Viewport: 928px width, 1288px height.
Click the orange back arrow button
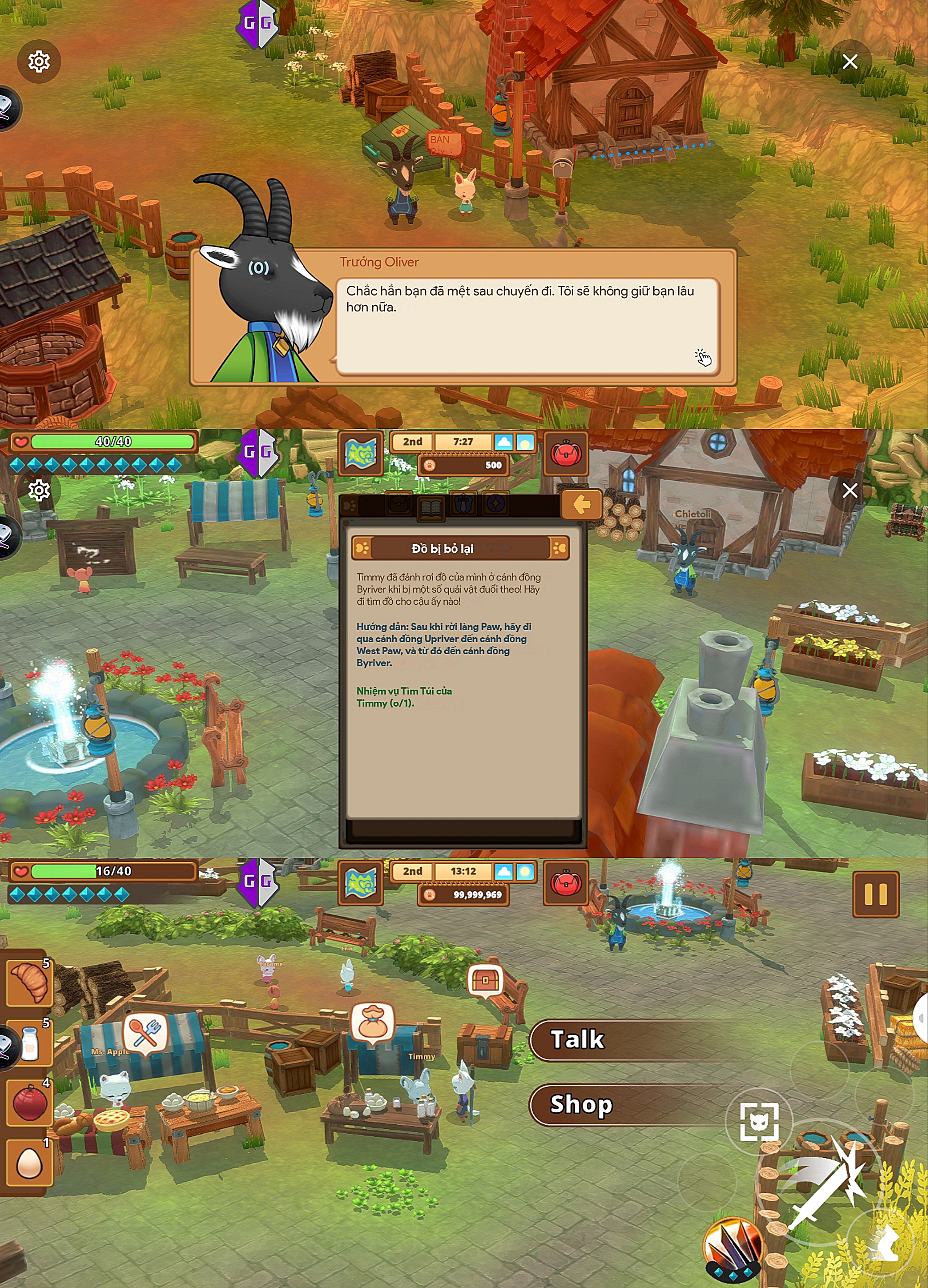(581, 504)
